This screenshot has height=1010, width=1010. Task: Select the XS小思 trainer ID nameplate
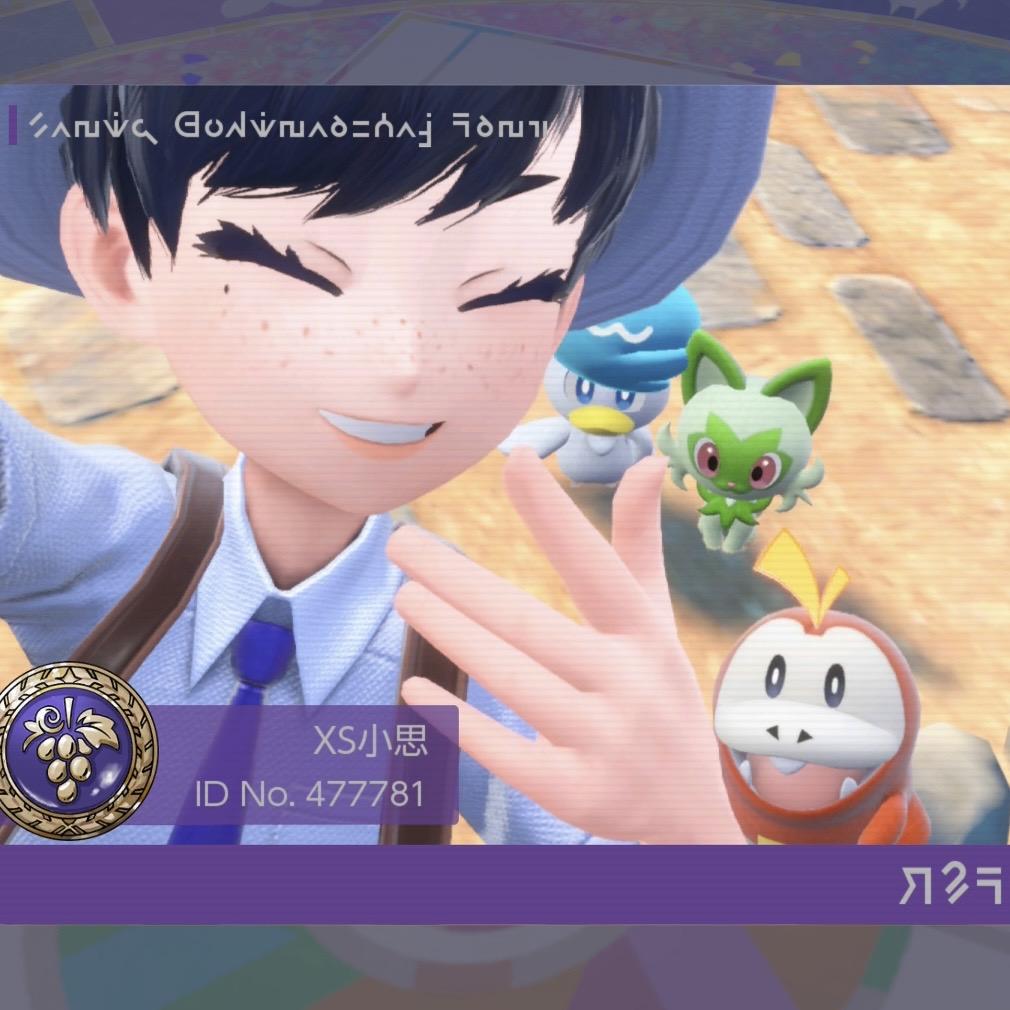[x=306, y=766]
